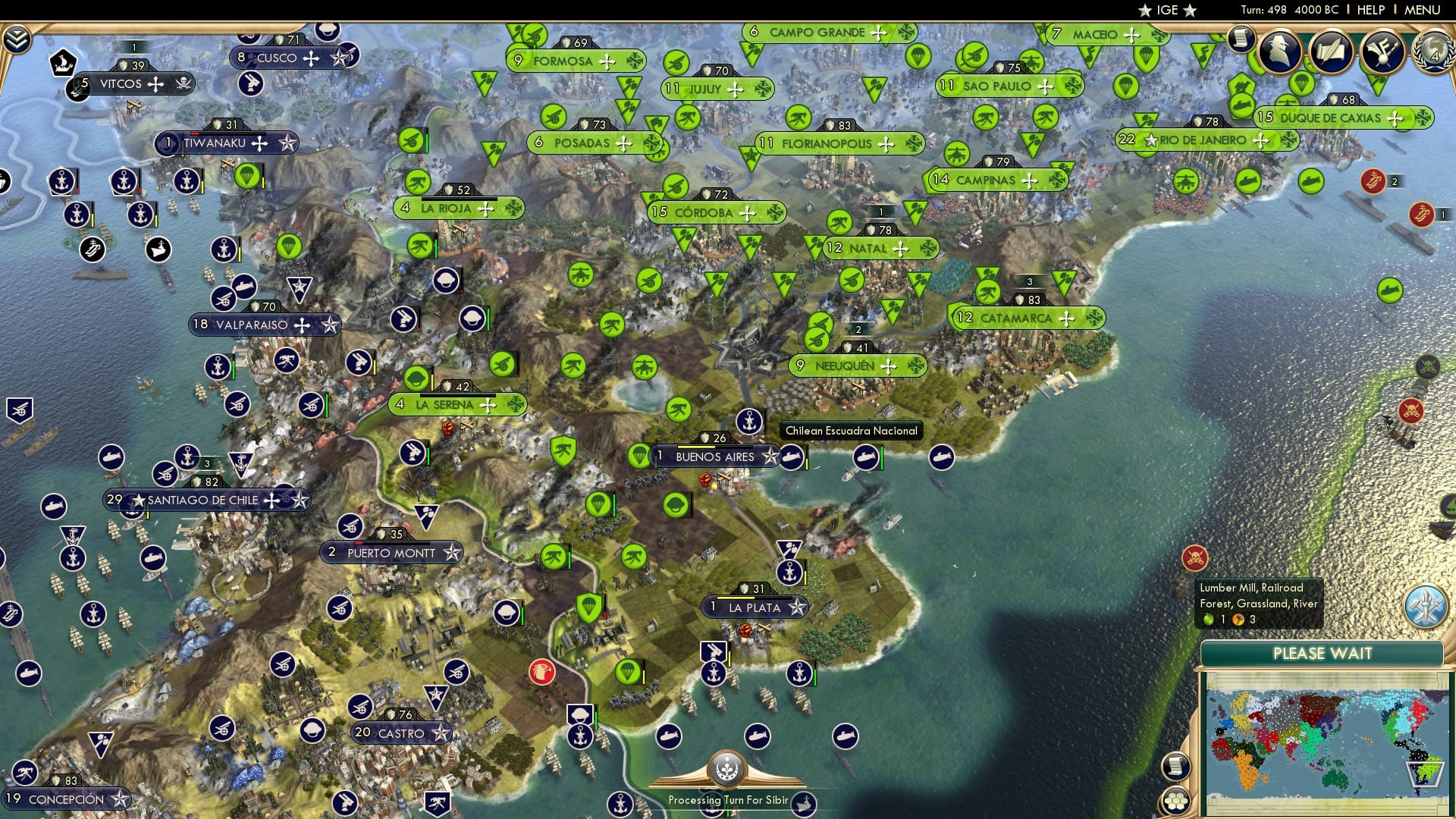Click the red barbarian skull icon near minimap

pos(1195,557)
